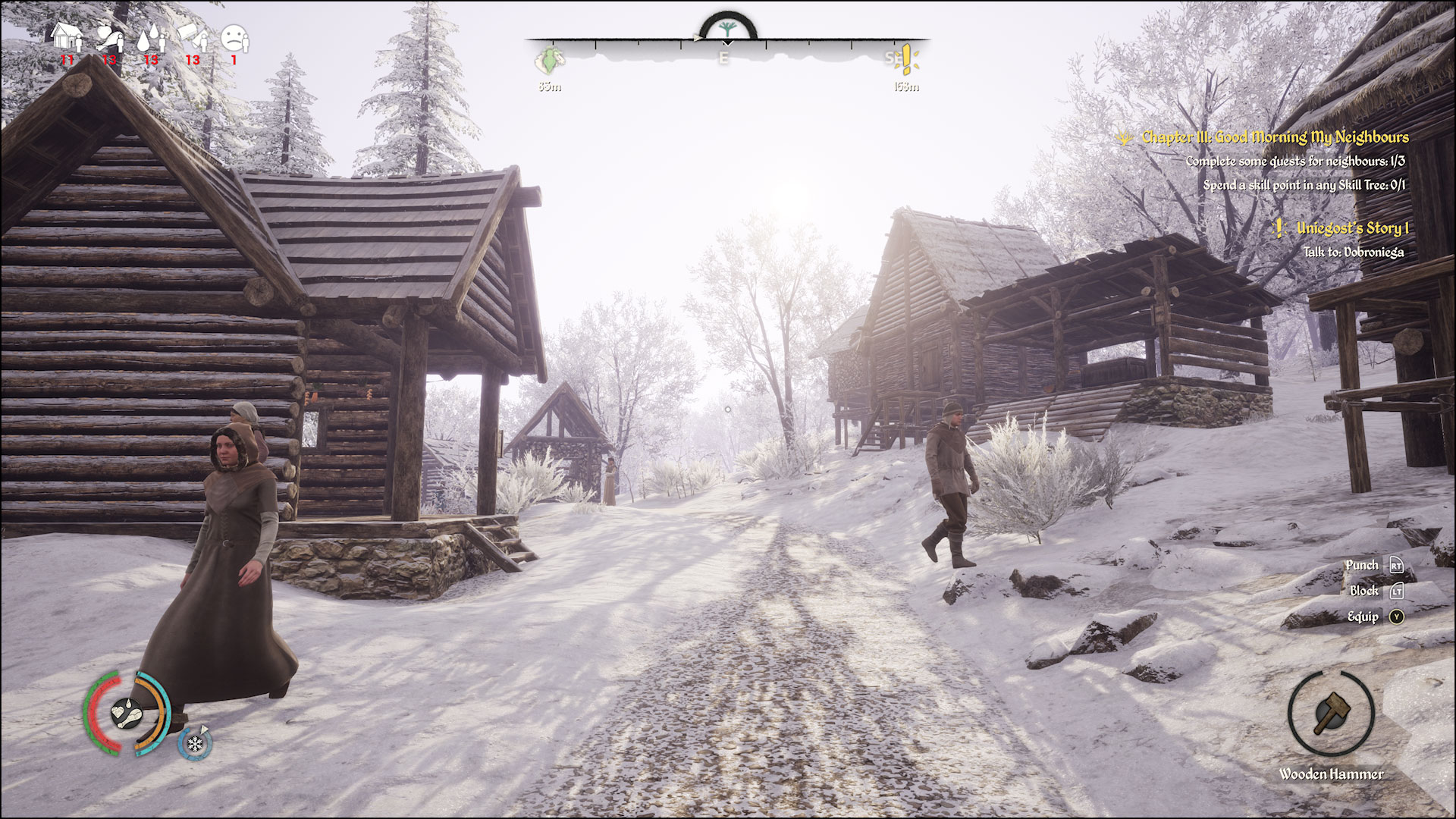Screen dimensions: 1456x819
Task: Select the food supply icon showing 13
Action: (x=108, y=36)
